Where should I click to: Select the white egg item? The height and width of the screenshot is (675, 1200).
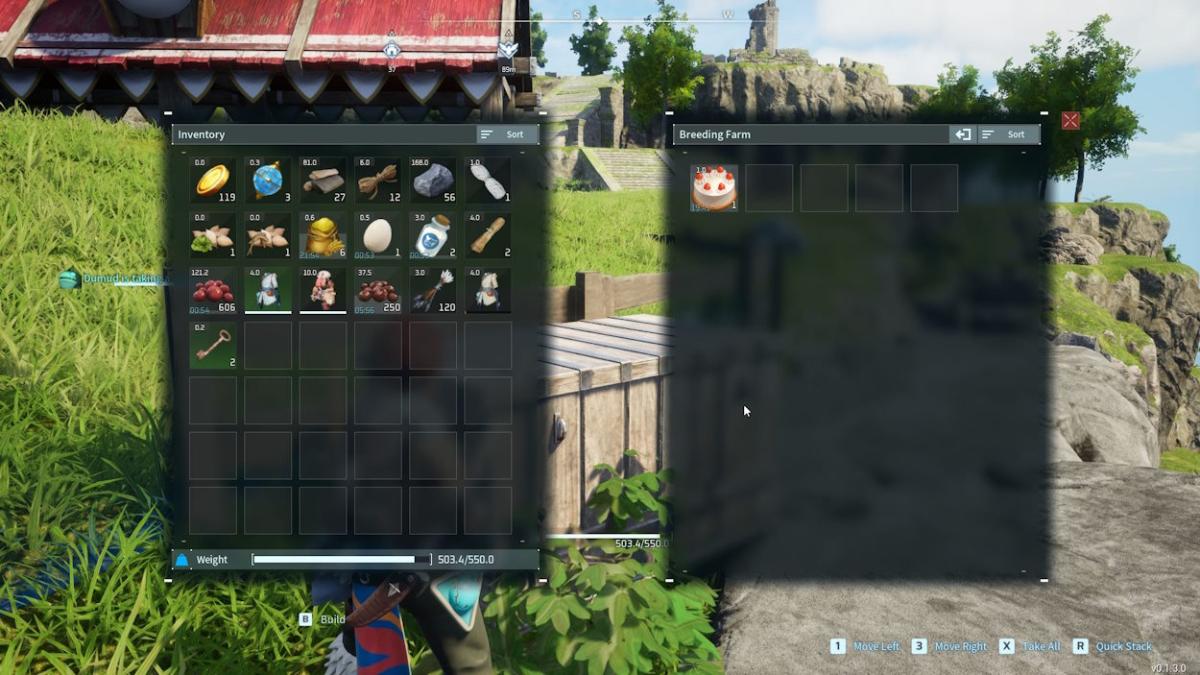coord(378,236)
